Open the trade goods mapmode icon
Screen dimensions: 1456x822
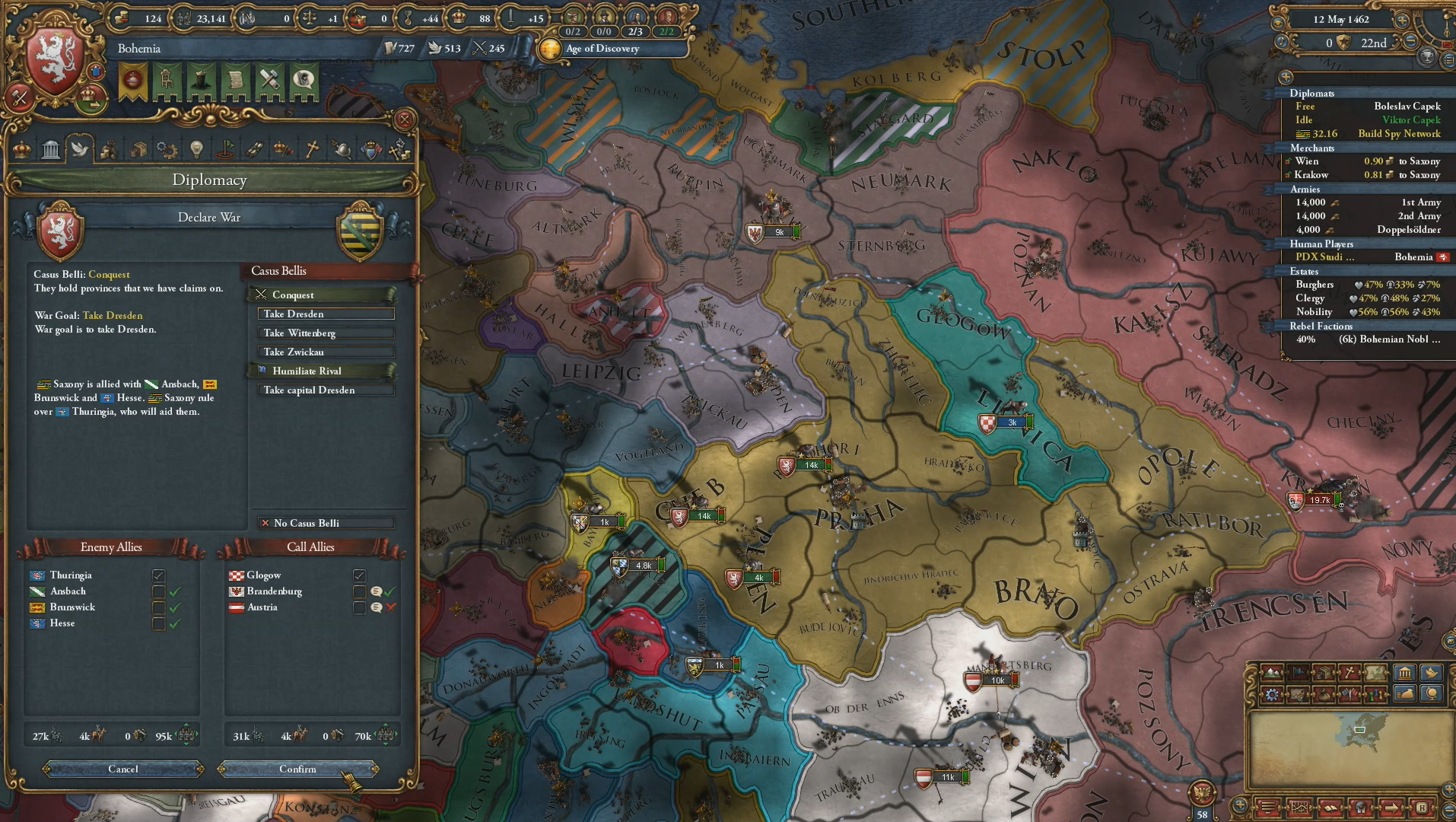coord(1324,672)
